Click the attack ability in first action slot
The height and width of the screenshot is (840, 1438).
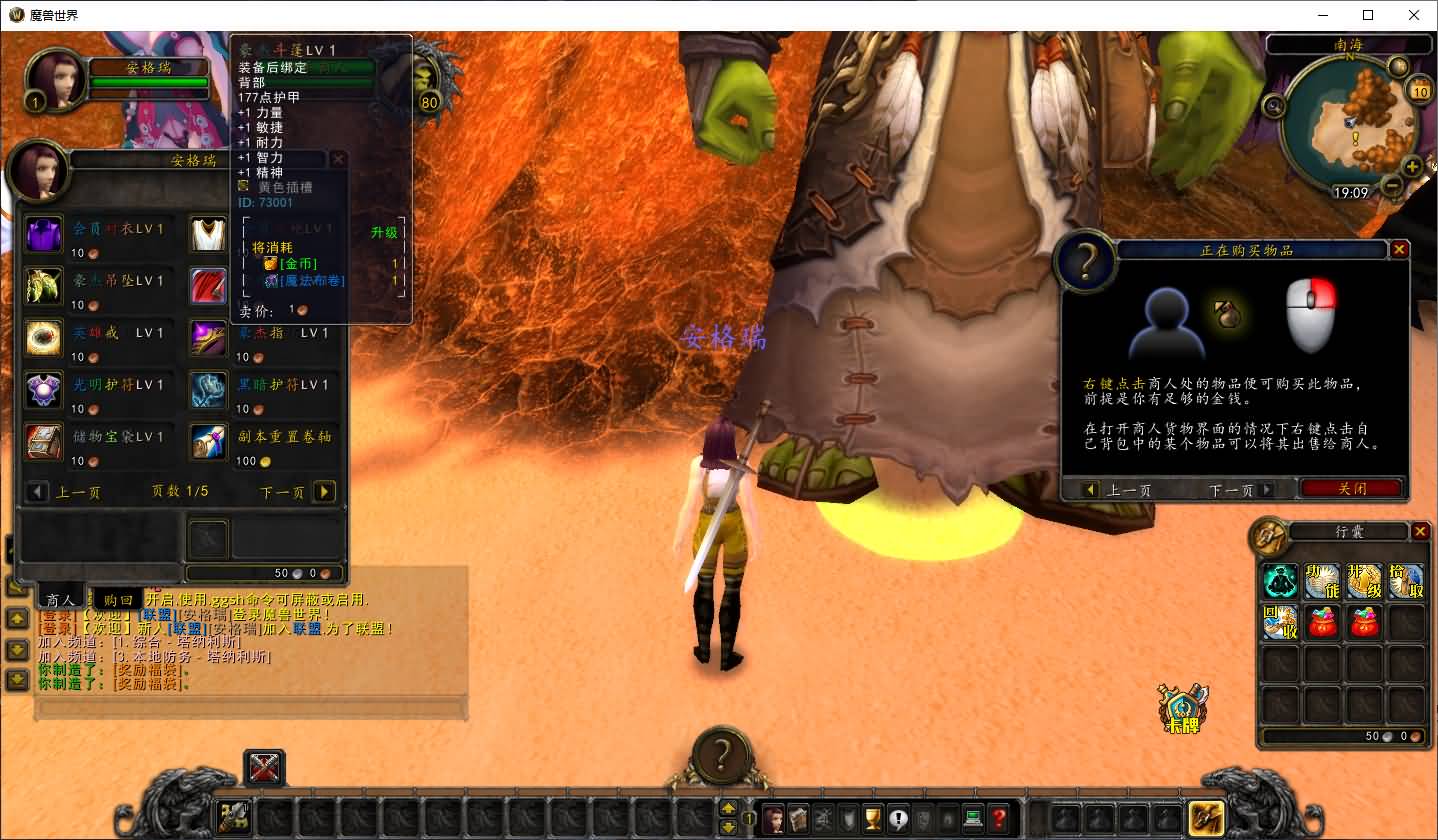click(234, 818)
